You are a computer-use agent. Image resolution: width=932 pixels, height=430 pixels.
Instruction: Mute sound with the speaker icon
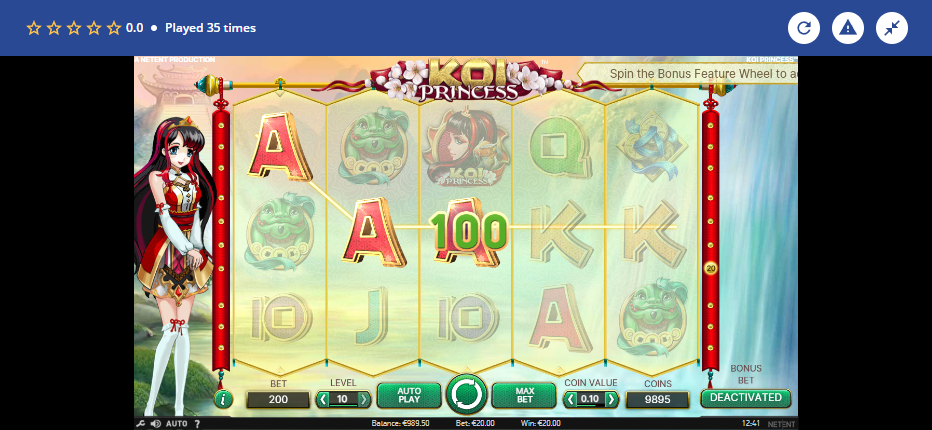tap(155, 424)
